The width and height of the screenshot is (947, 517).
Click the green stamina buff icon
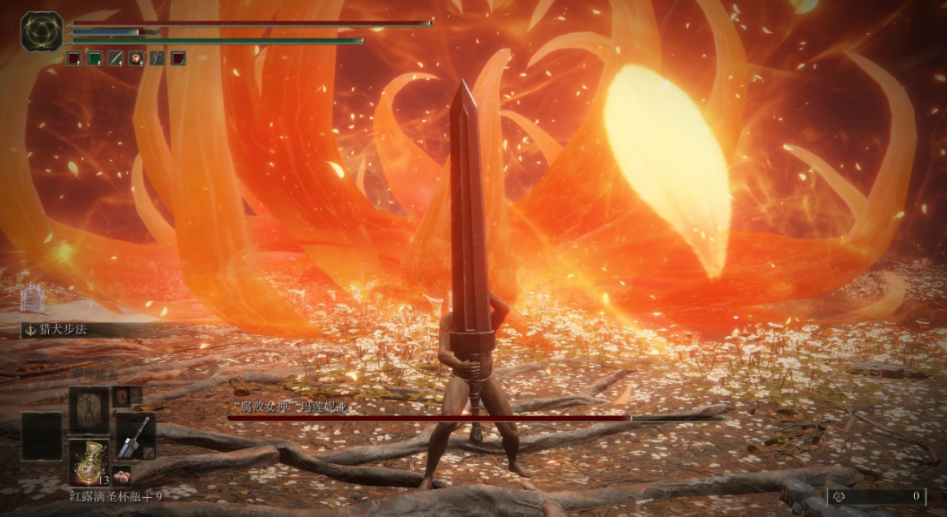[x=95, y=58]
